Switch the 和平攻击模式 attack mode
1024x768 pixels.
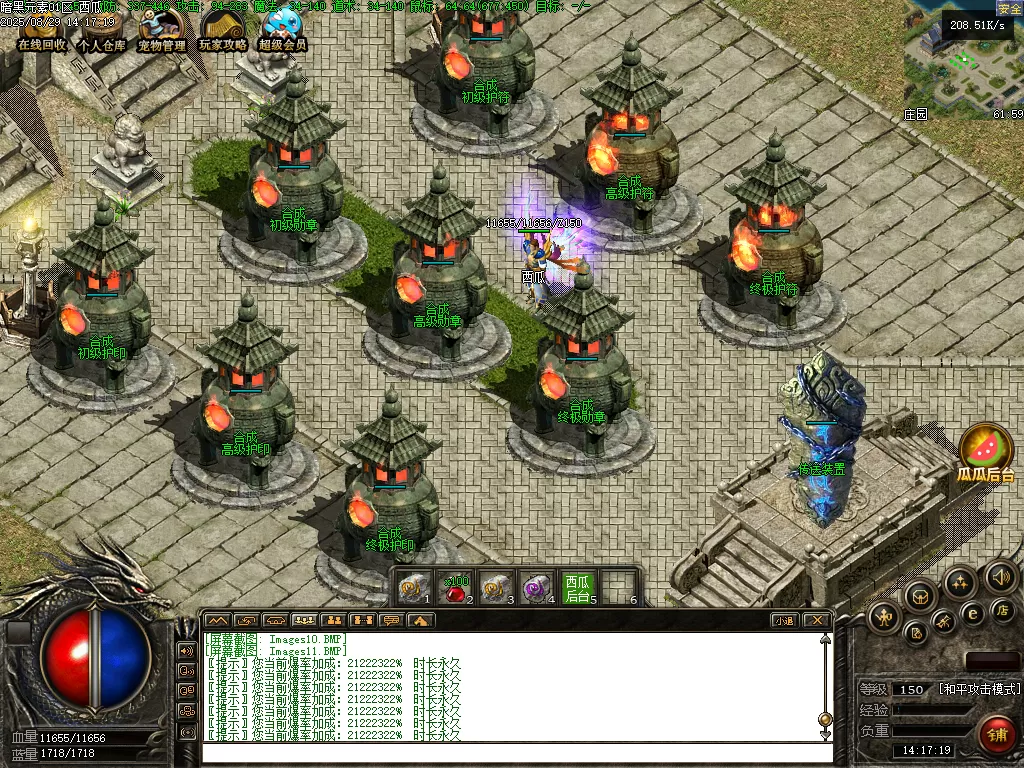tap(979, 689)
